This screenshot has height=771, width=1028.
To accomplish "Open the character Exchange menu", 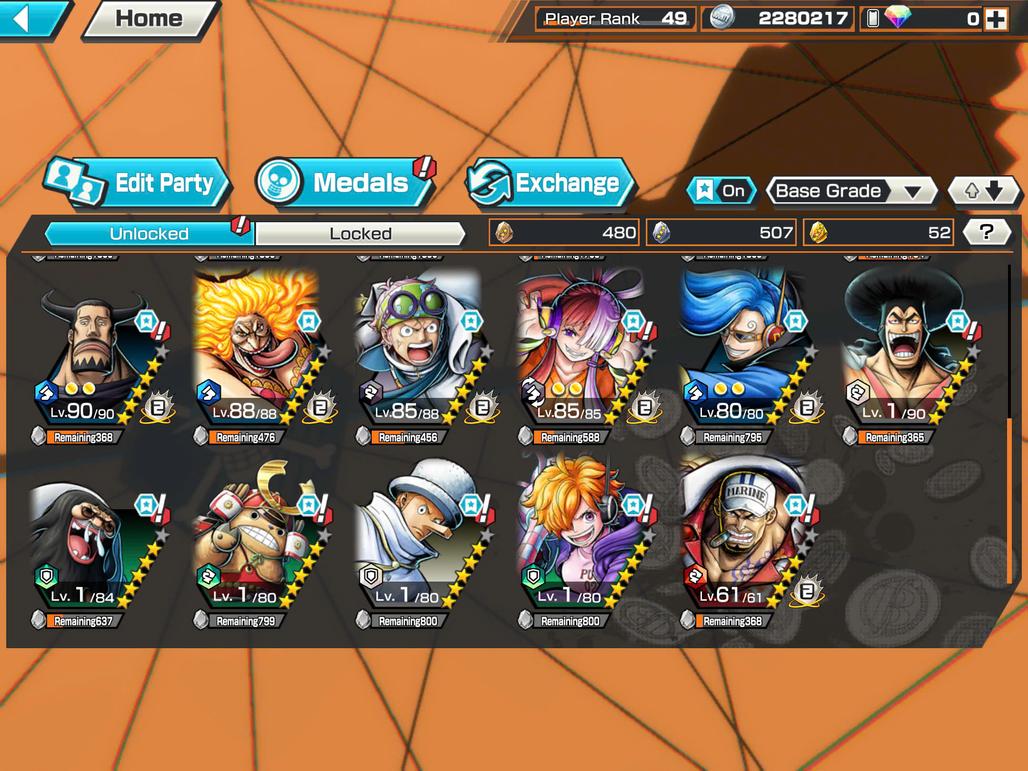I will (551, 183).
